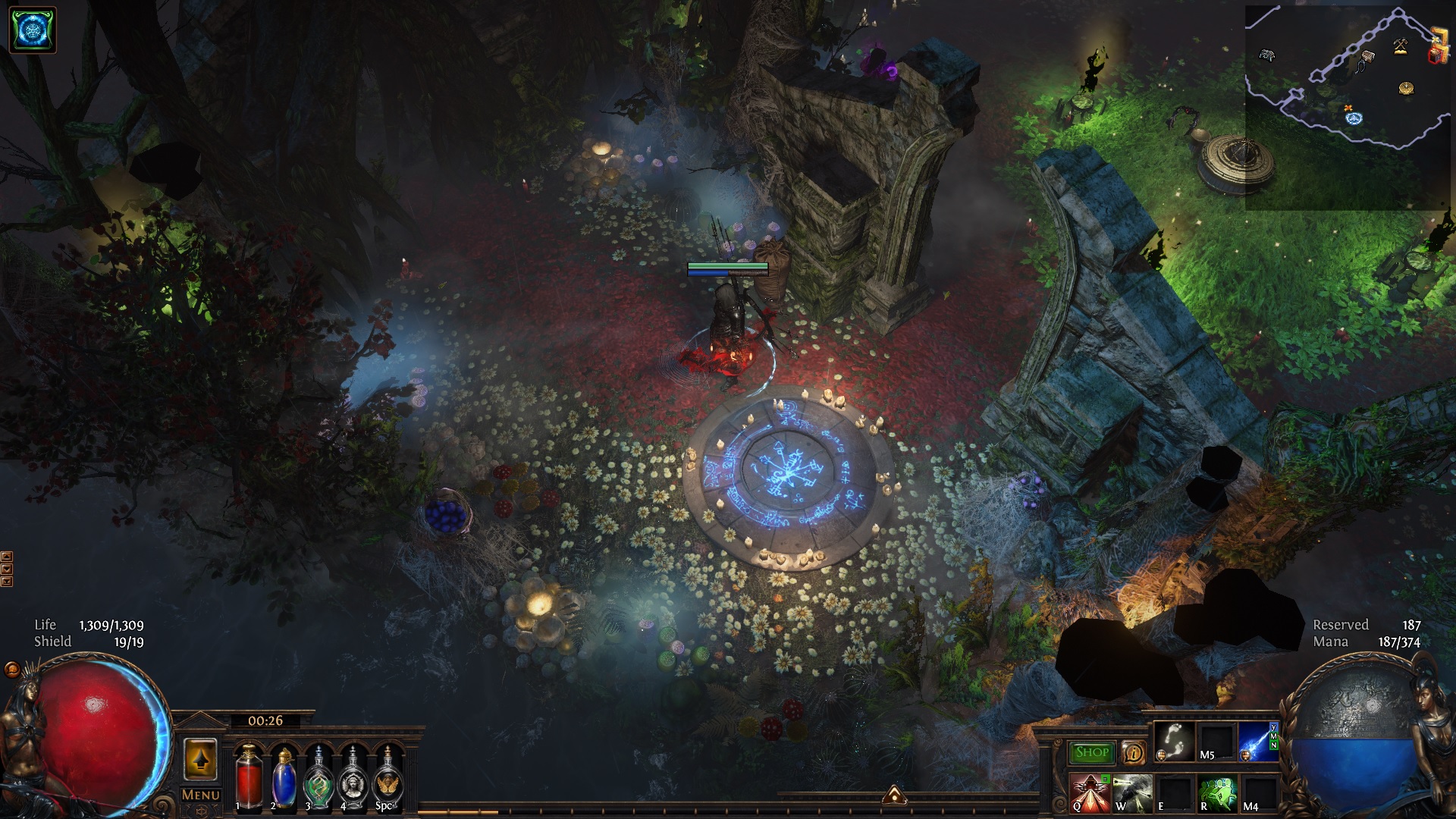1456x819 pixels.
Task: Activate the green utility flask
Action: pyautogui.click(x=318, y=777)
